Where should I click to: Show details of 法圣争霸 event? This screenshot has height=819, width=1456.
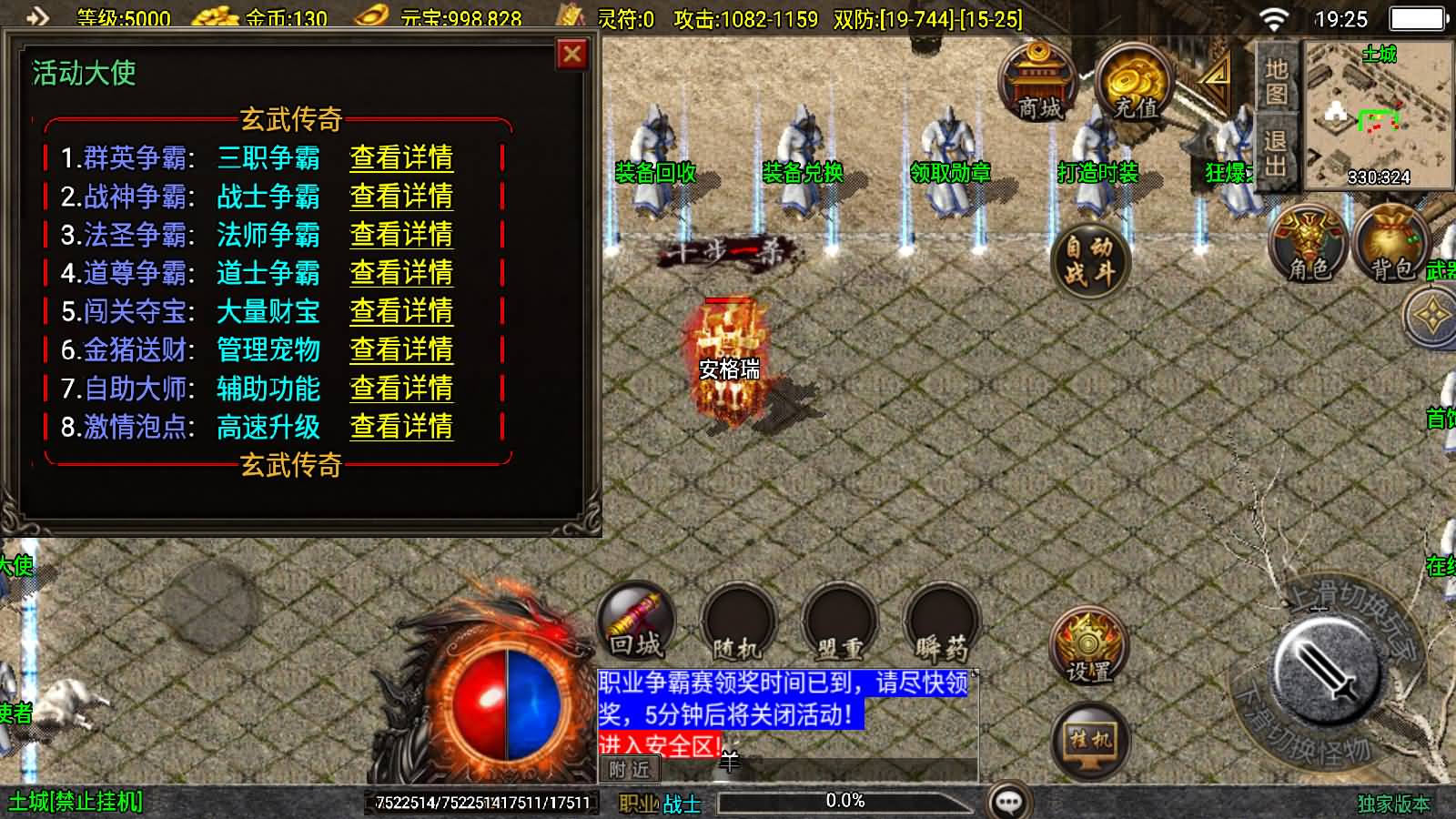(x=401, y=235)
